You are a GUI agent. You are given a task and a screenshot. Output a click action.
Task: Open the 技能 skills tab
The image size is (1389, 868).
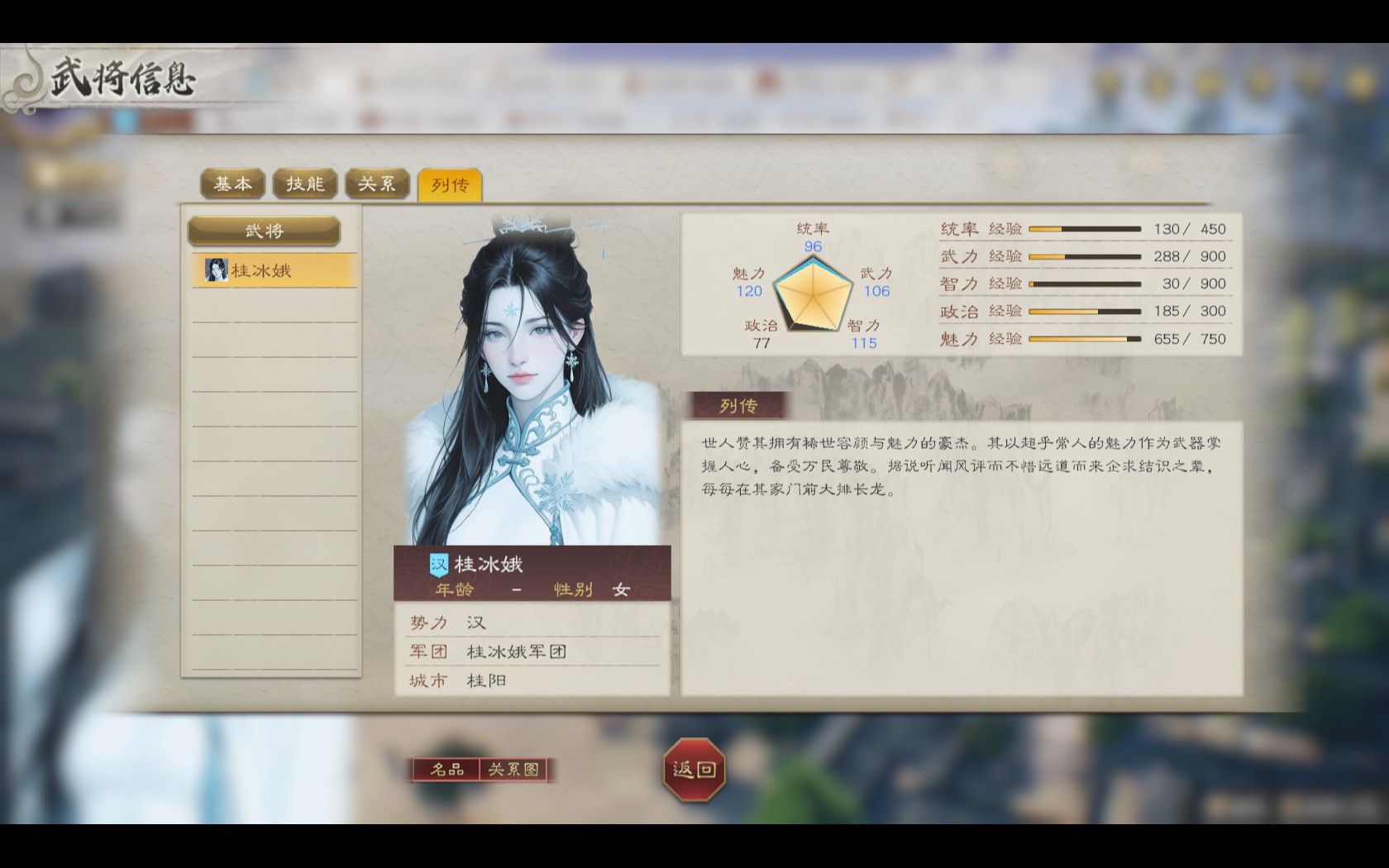coord(305,184)
